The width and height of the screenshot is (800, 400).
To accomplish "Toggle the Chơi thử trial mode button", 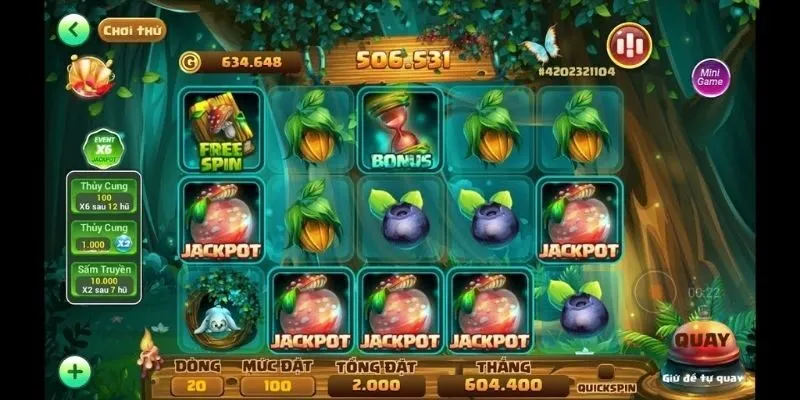I will pyautogui.click(x=132, y=29).
